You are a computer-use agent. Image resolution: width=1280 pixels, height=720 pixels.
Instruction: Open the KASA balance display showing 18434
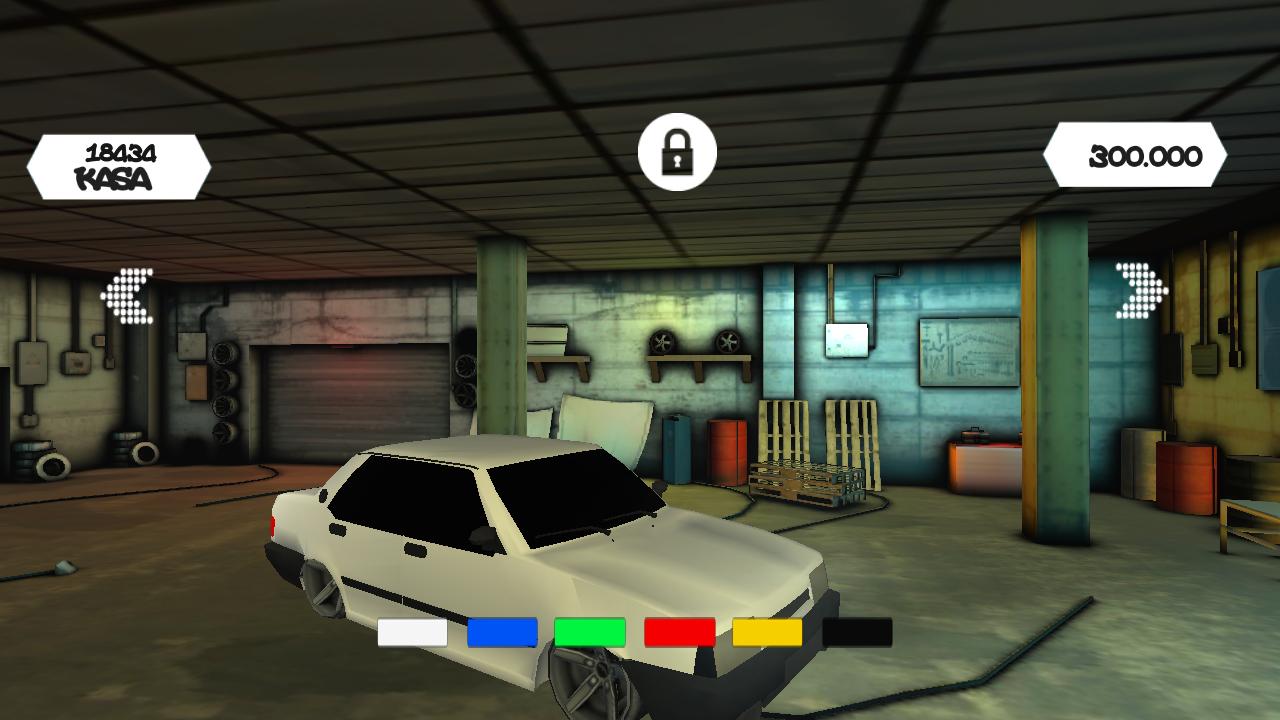[x=118, y=158]
